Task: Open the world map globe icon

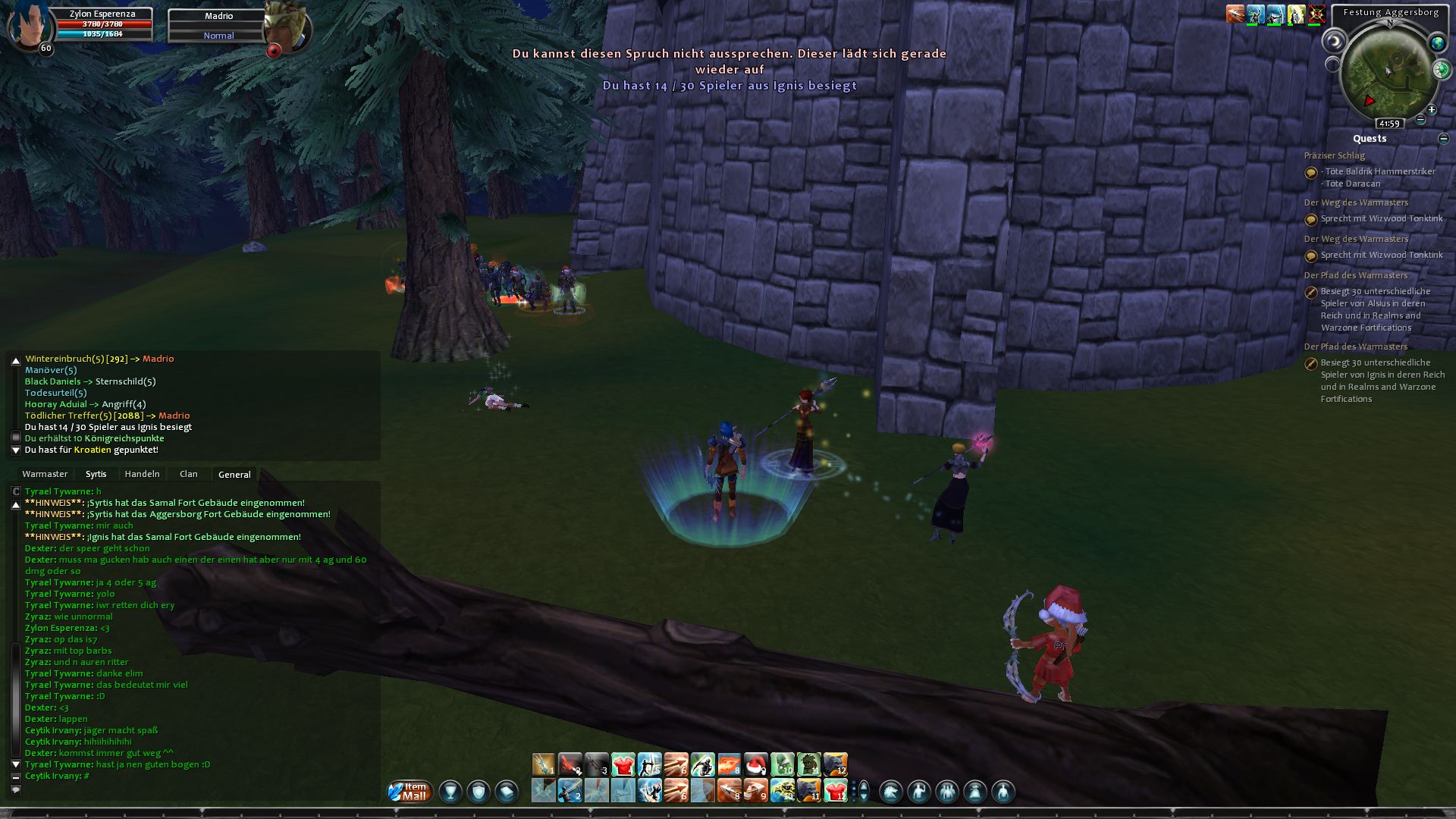Action: pyautogui.click(x=1437, y=43)
